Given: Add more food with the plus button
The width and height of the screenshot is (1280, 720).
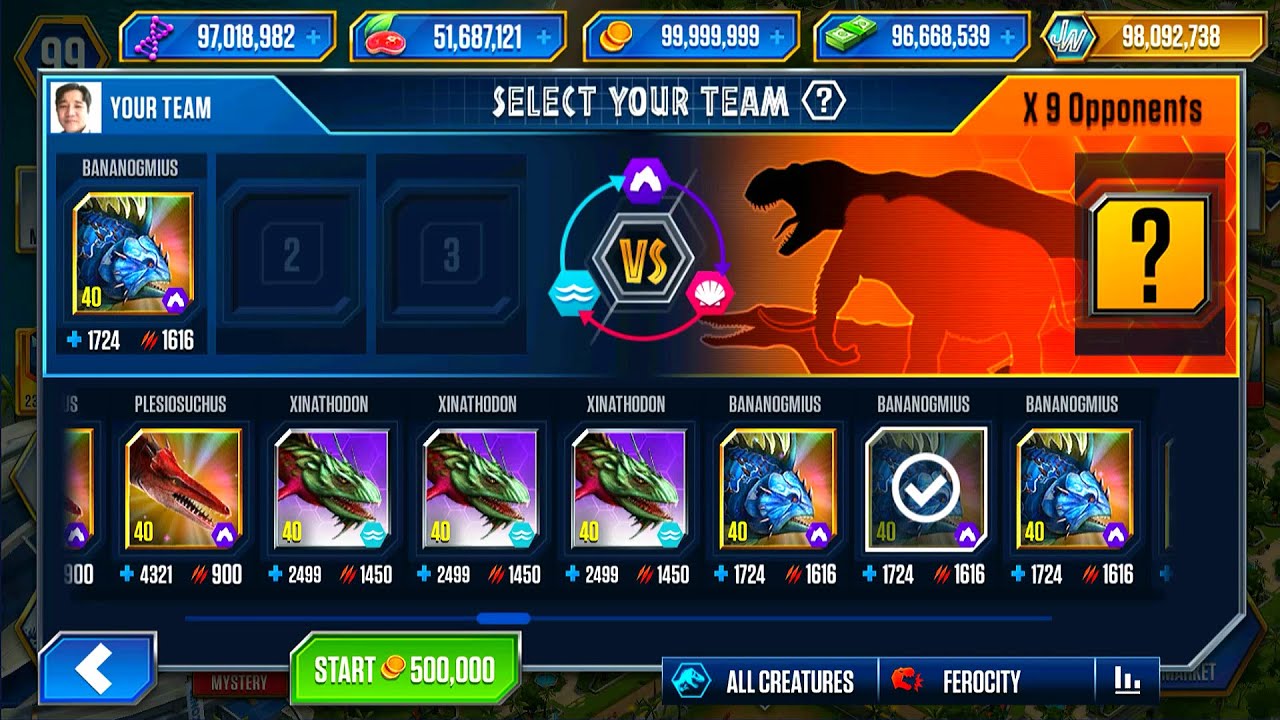Looking at the screenshot, I should click(x=543, y=38).
